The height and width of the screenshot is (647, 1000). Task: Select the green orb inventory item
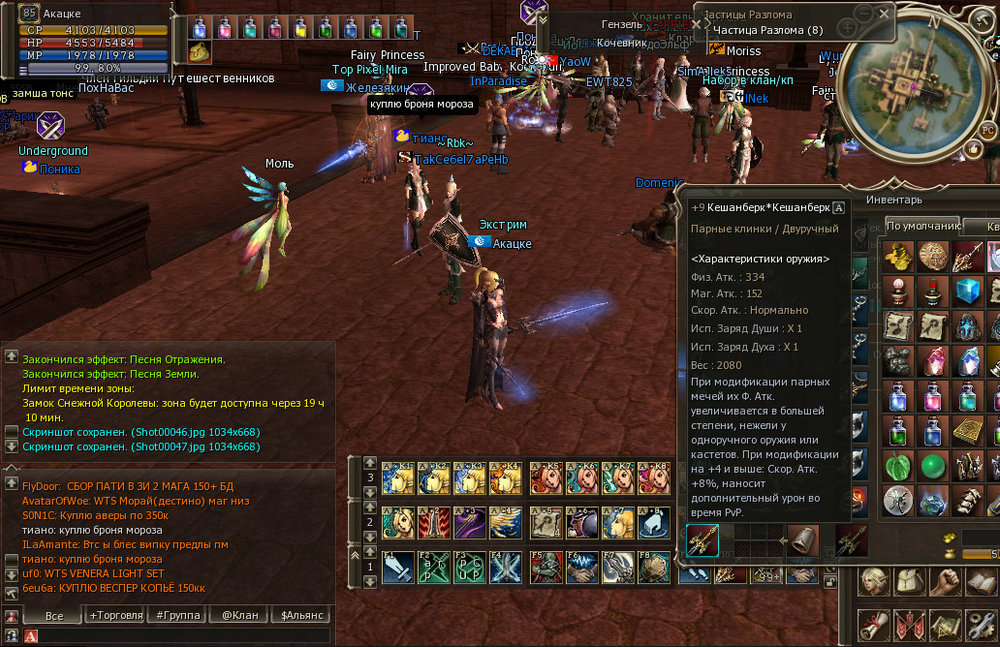932,467
